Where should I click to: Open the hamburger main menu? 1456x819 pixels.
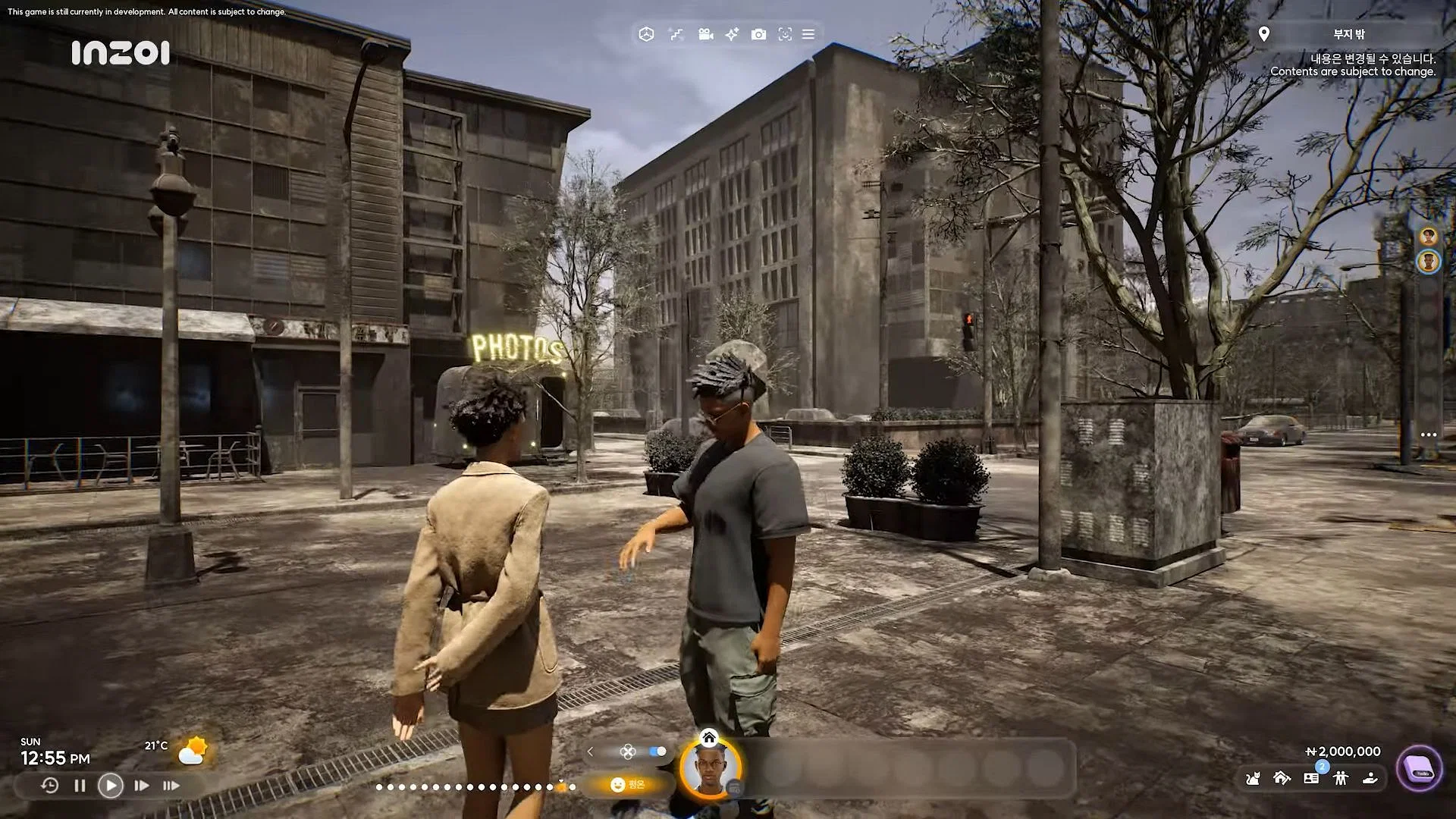[x=808, y=34]
